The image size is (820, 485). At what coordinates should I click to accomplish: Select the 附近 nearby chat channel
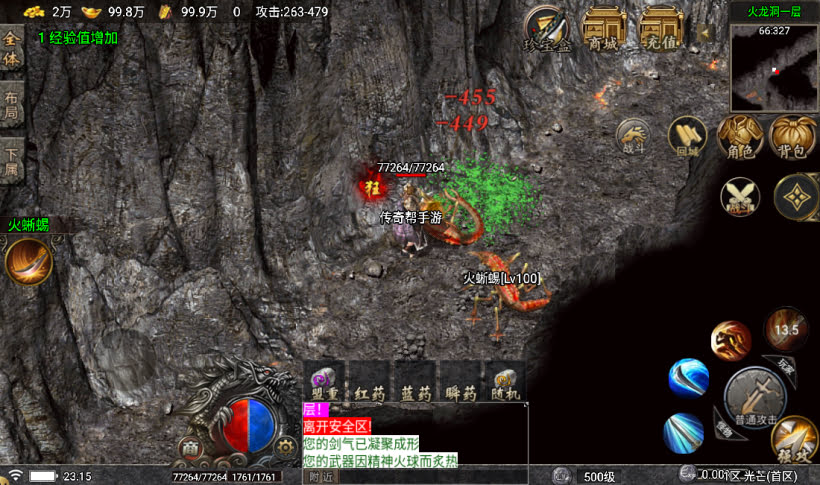(320, 476)
